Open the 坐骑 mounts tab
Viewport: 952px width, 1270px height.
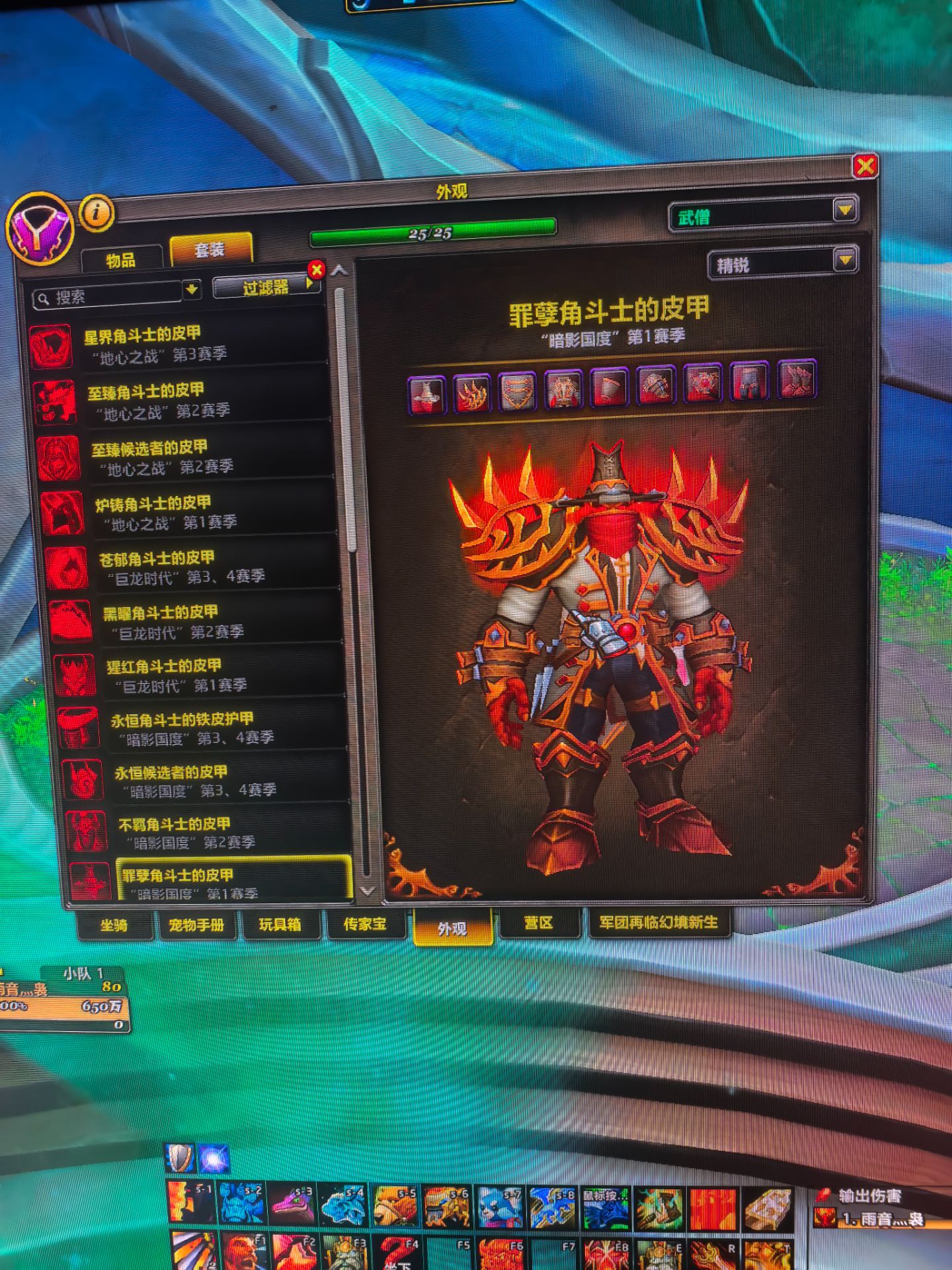pyautogui.click(x=114, y=925)
